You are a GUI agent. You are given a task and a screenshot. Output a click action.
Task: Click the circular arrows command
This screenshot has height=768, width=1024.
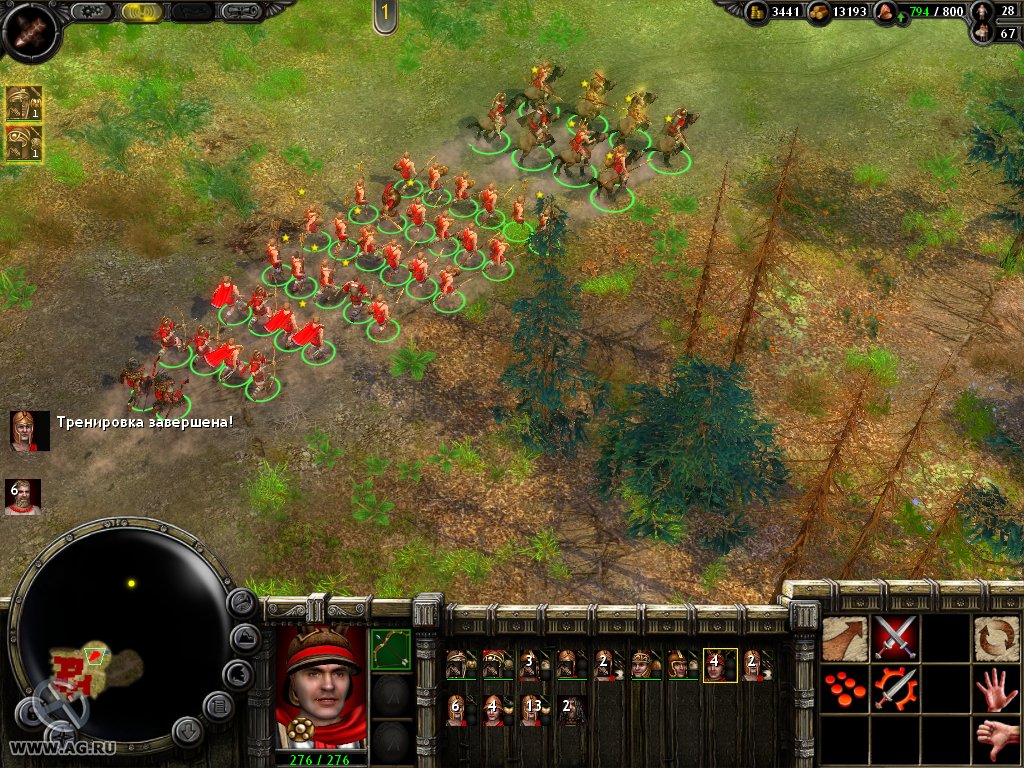coord(997,638)
